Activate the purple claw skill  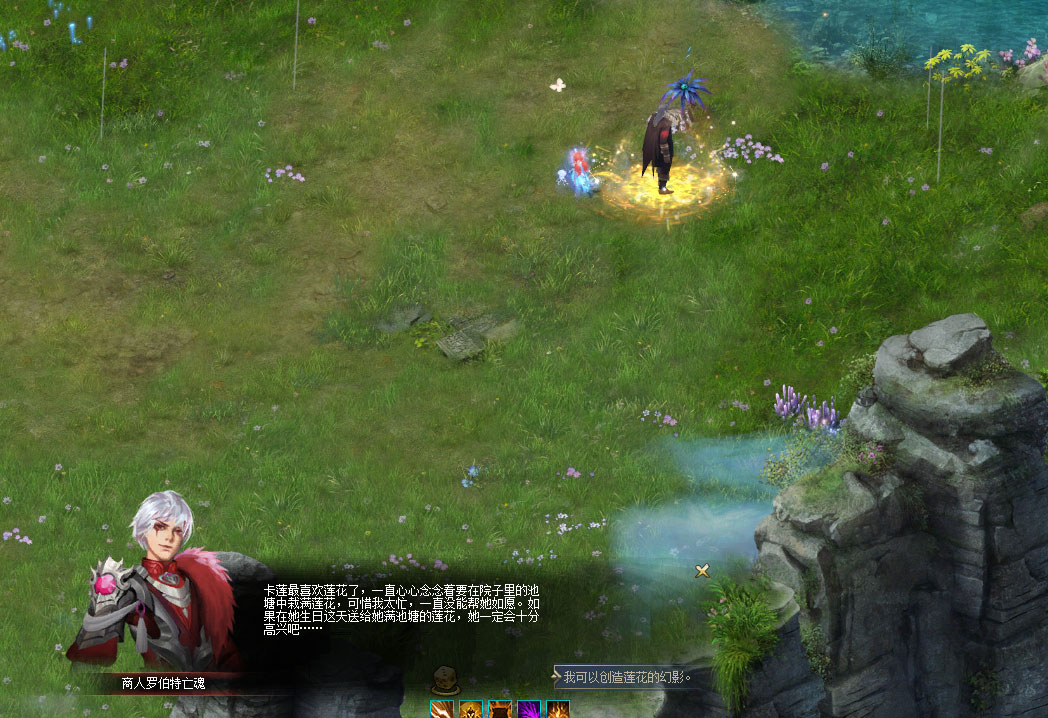click(528, 709)
